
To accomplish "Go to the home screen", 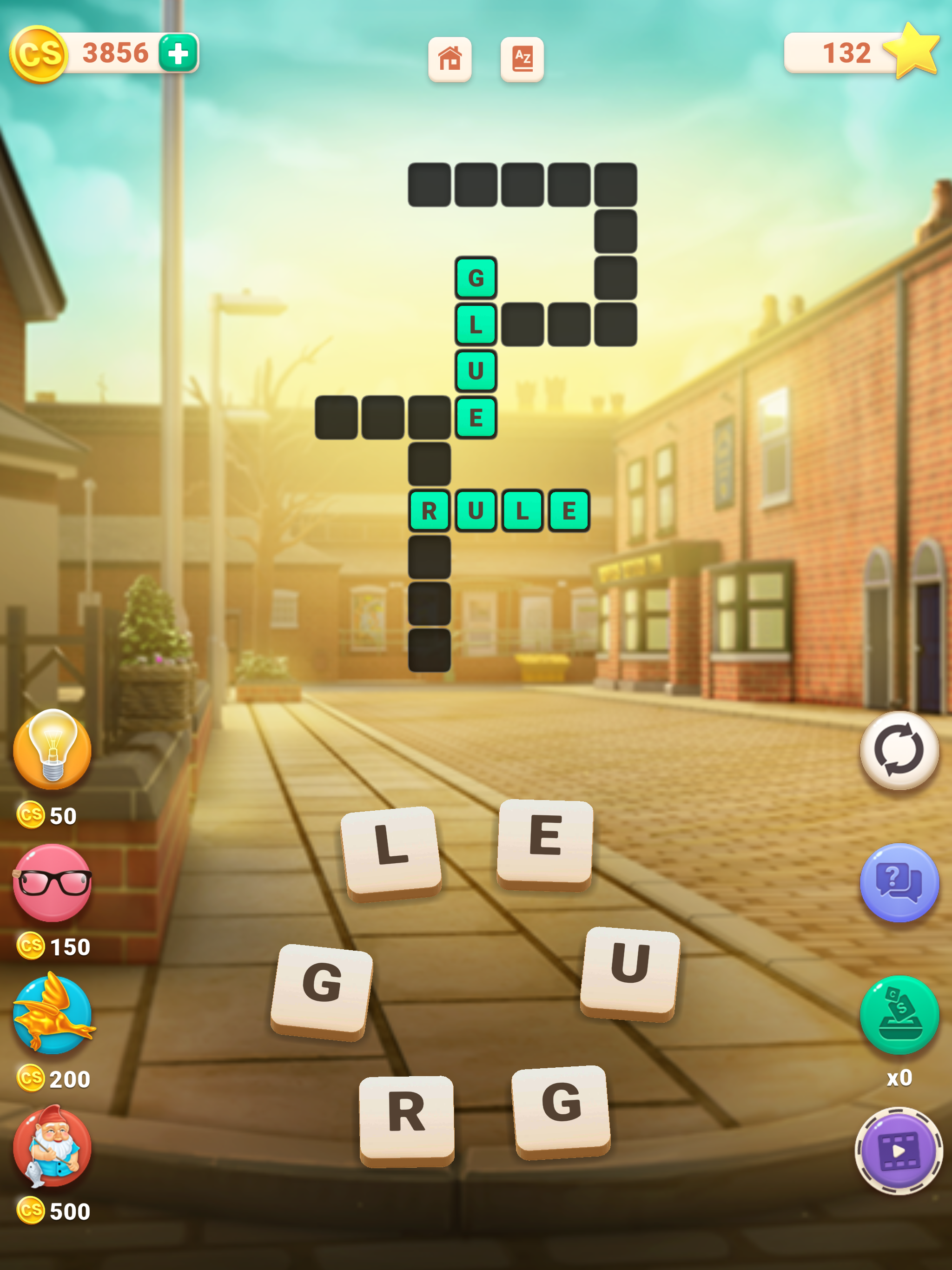I will point(450,59).
